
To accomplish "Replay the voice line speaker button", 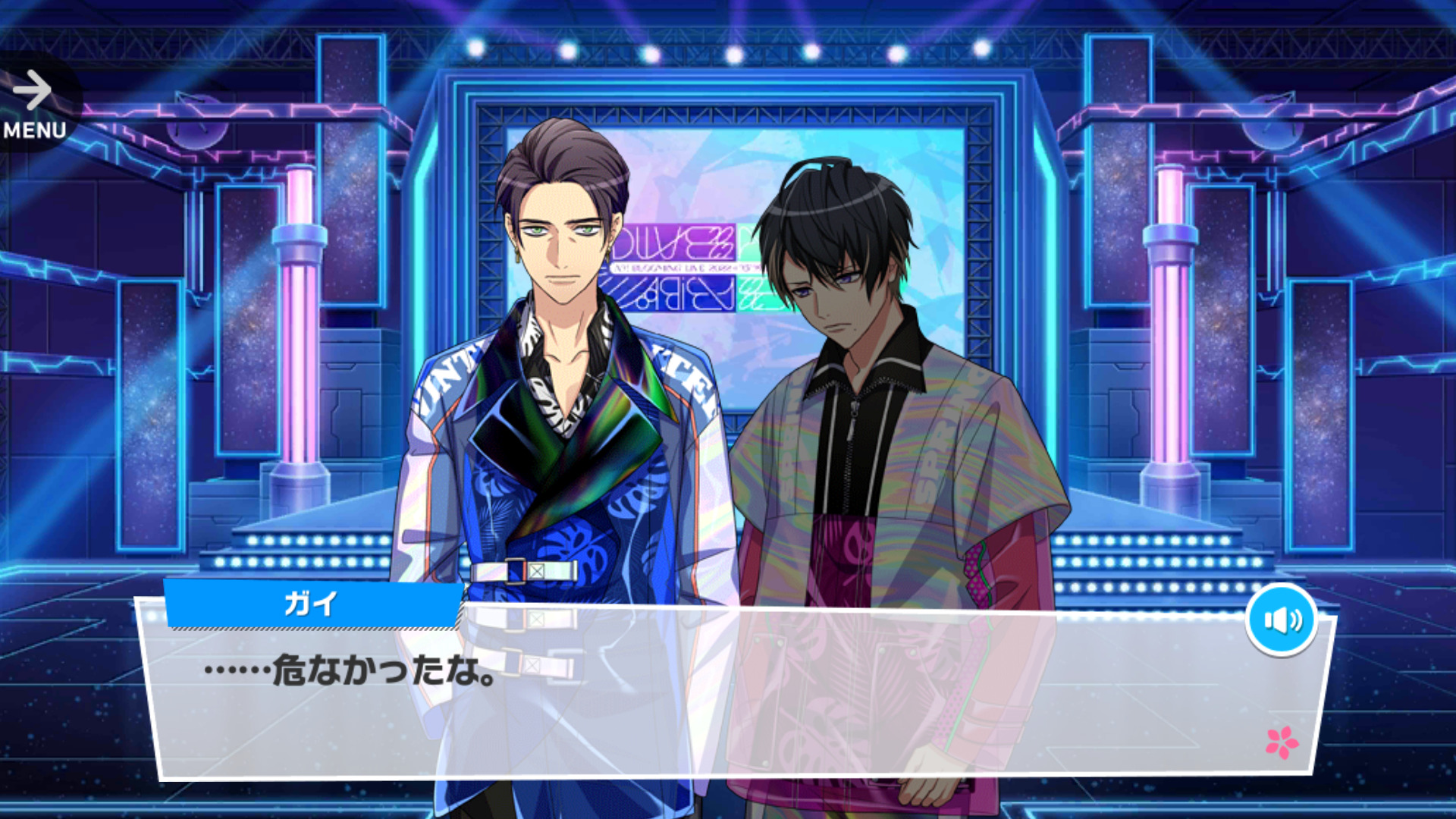I will (1281, 620).
